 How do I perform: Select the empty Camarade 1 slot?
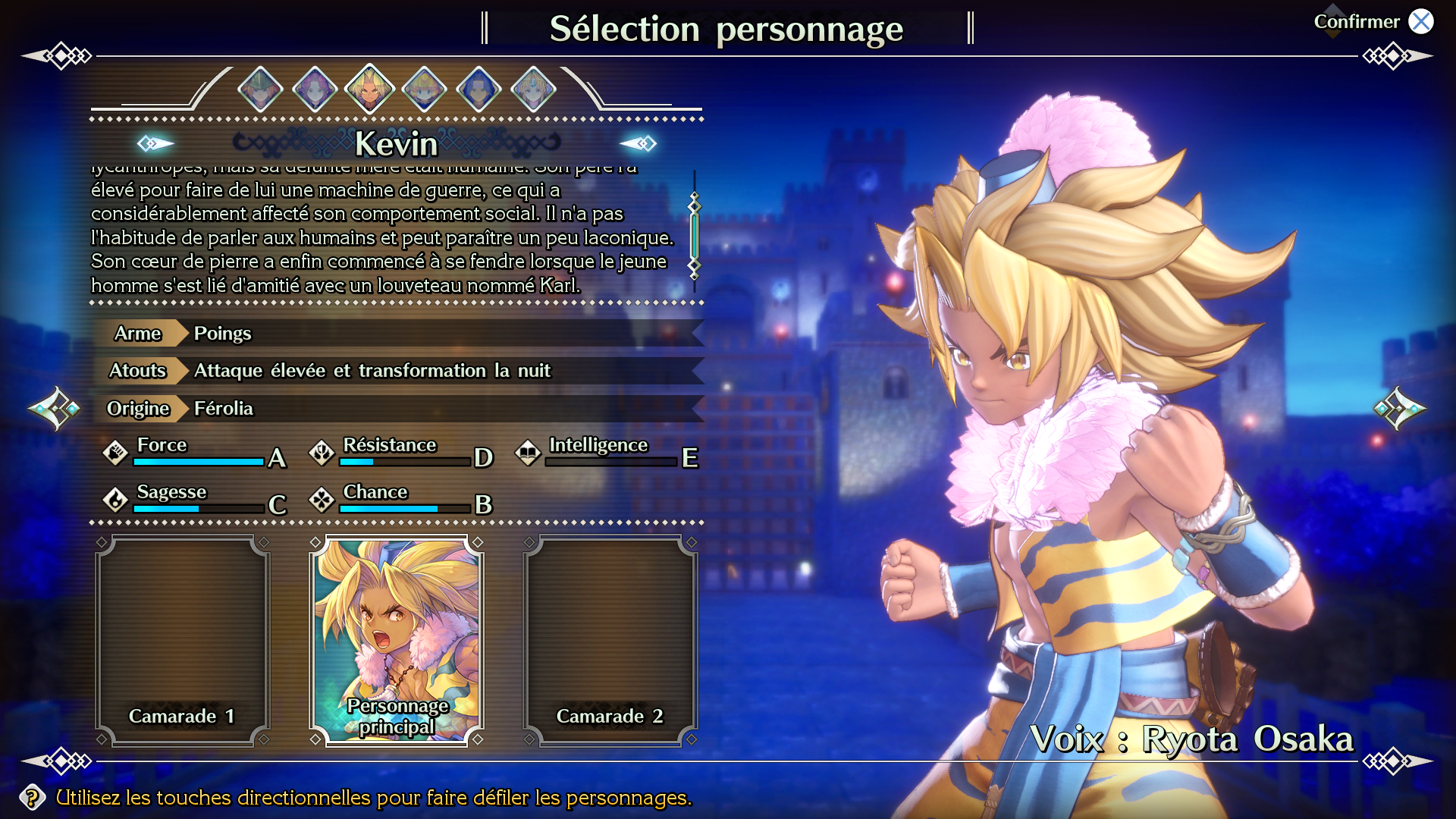click(182, 641)
